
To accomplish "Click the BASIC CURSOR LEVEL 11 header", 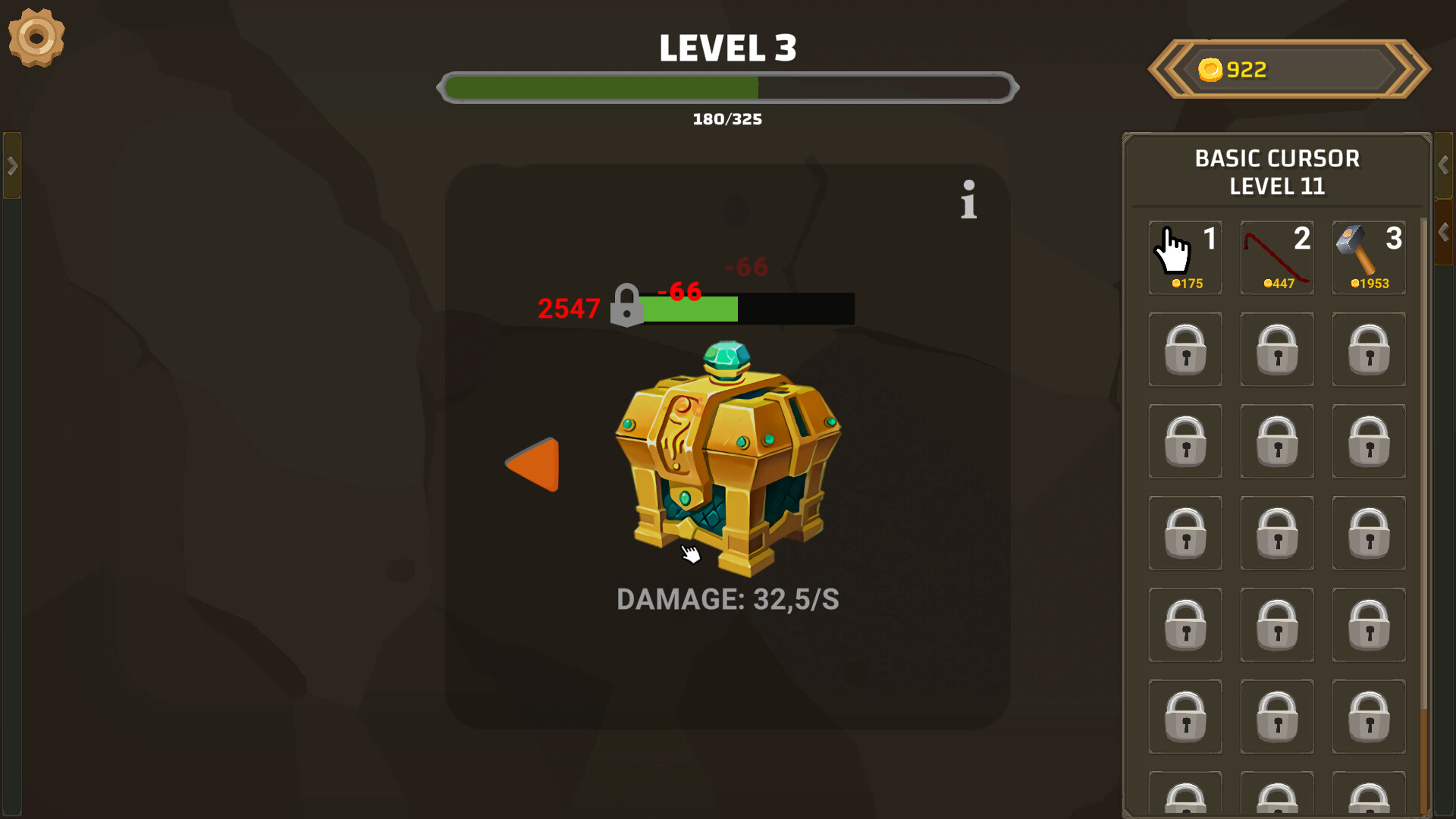I will [x=1278, y=171].
